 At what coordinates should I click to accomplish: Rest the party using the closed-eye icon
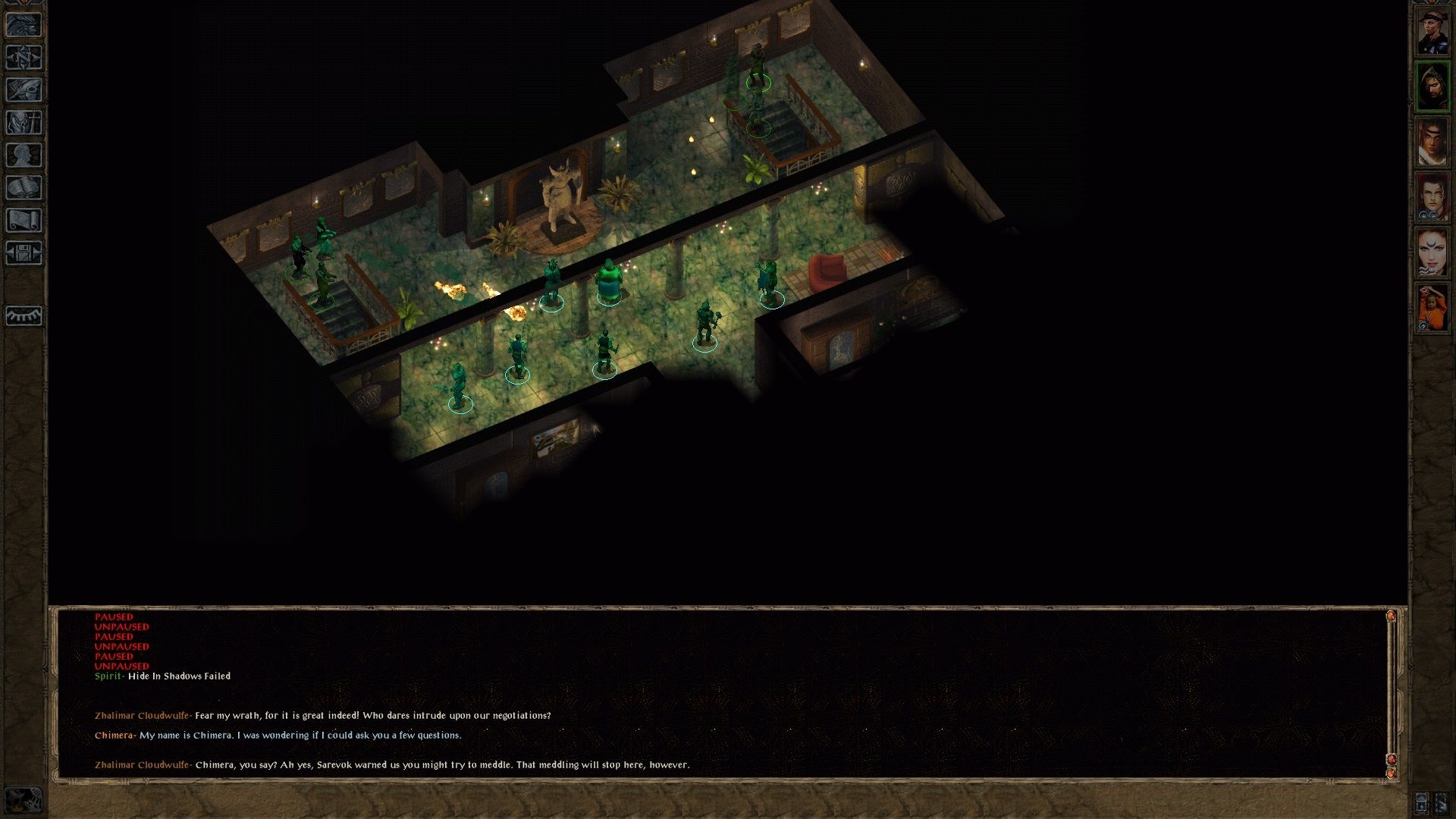[x=25, y=315]
